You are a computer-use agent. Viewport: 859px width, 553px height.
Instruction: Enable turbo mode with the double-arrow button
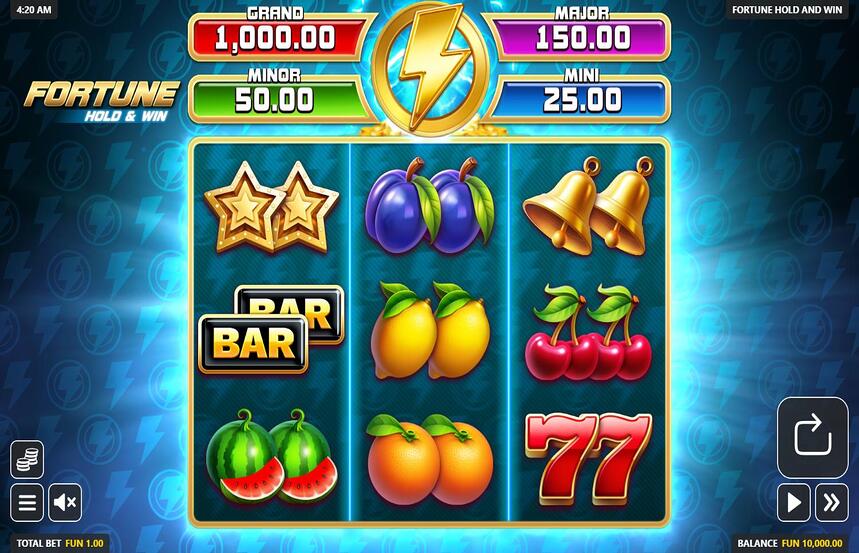click(x=831, y=502)
